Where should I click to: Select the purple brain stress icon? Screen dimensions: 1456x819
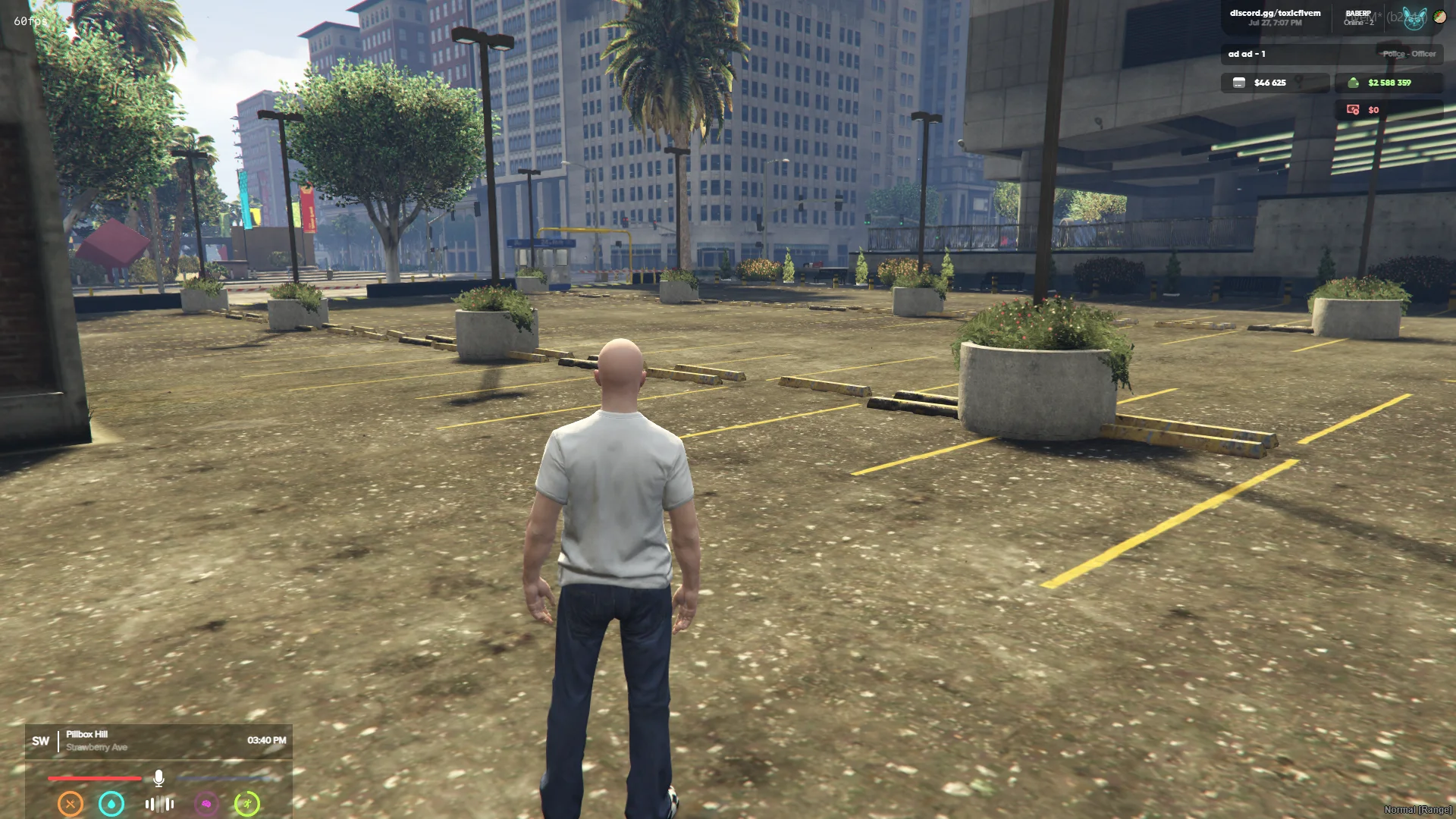tap(206, 803)
